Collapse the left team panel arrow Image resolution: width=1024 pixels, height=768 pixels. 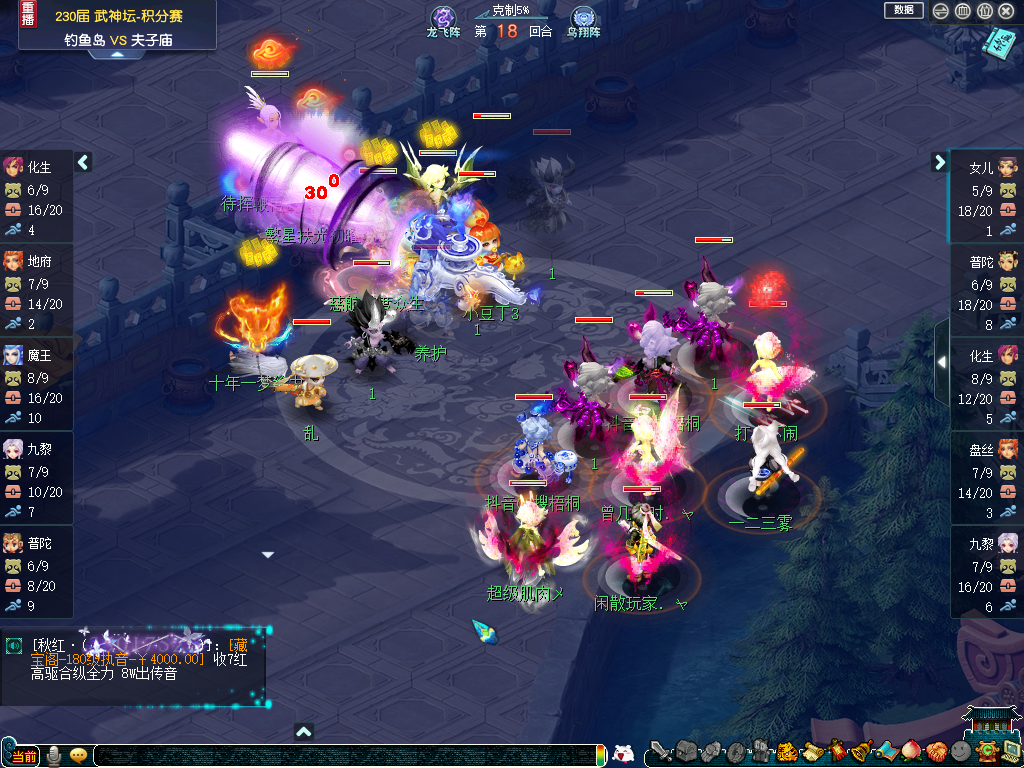click(83, 162)
